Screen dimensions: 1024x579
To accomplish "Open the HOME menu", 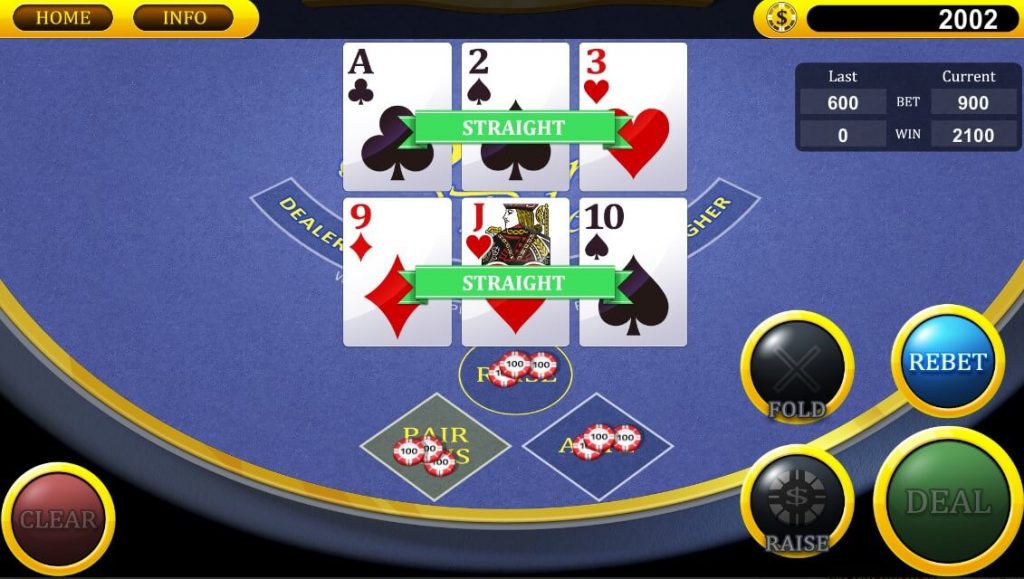I will [62, 18].
